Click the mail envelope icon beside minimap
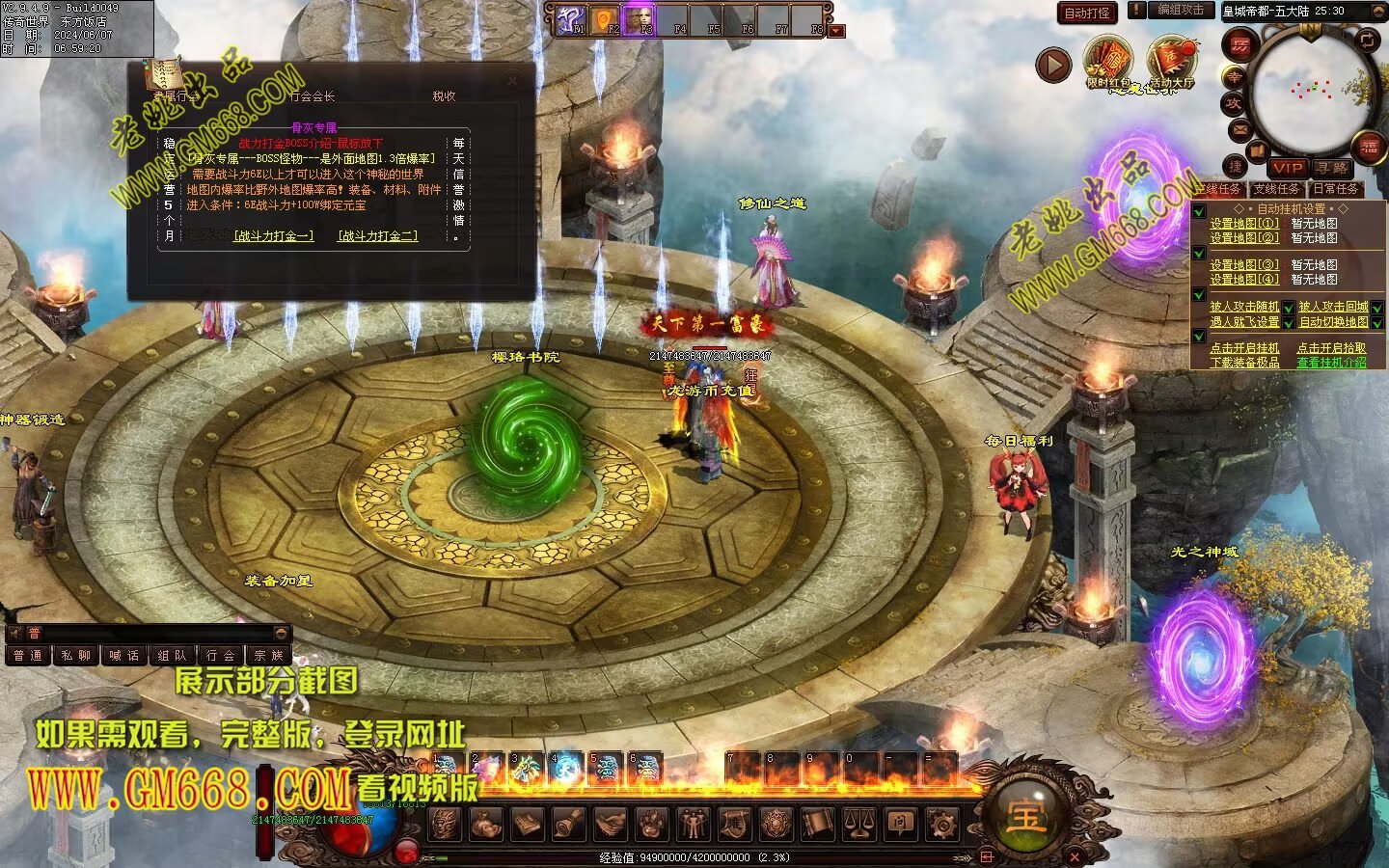Viewport: 1389px width, 868px height. tap(1239, 128)
